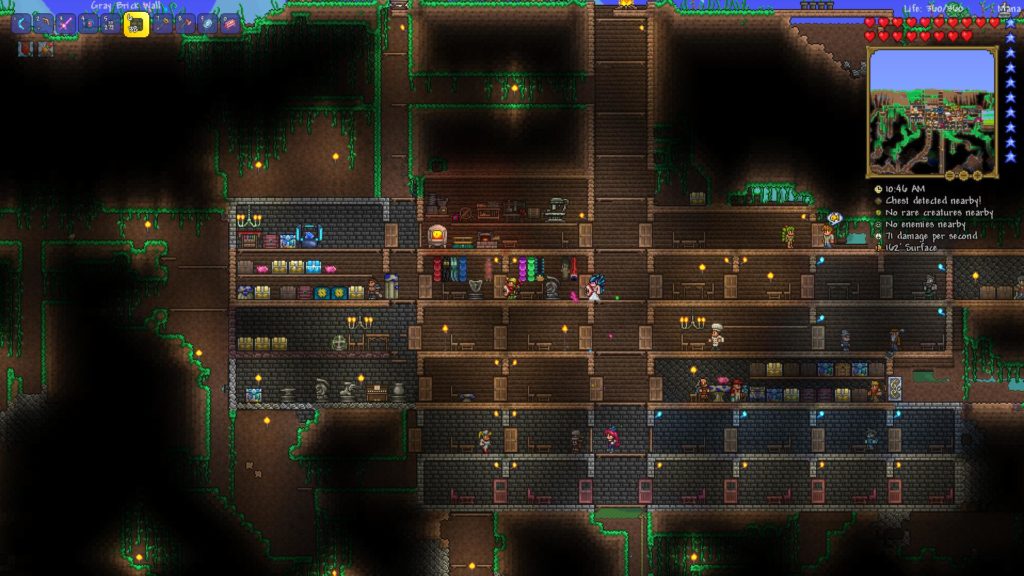Image resolution: width=1024 pixels, height=576 pixels.
Task: Select hotbar slot 4 with the red item
Action: click(88, 23)
